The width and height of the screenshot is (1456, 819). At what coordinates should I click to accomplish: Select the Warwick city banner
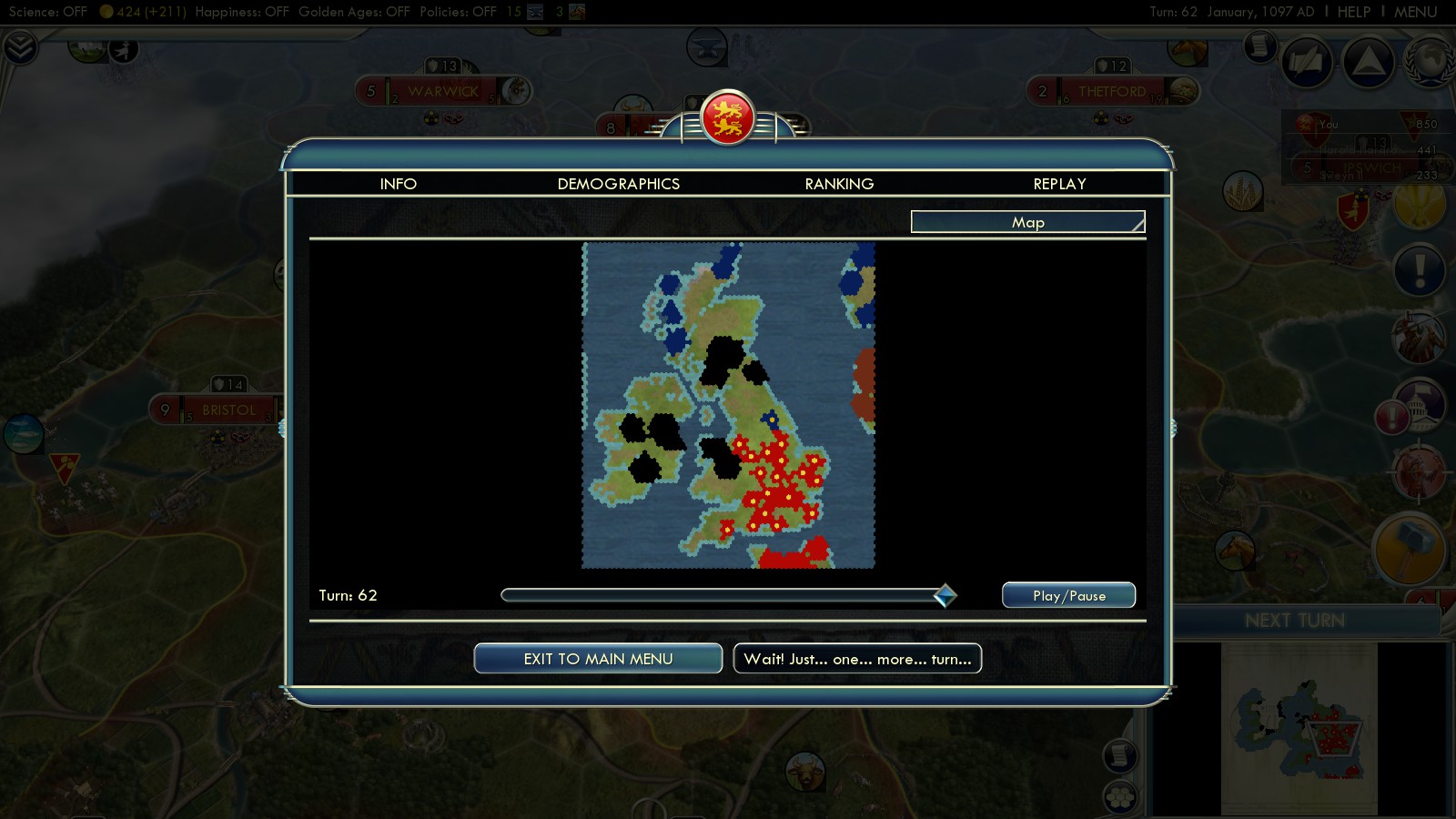(442, 91)
